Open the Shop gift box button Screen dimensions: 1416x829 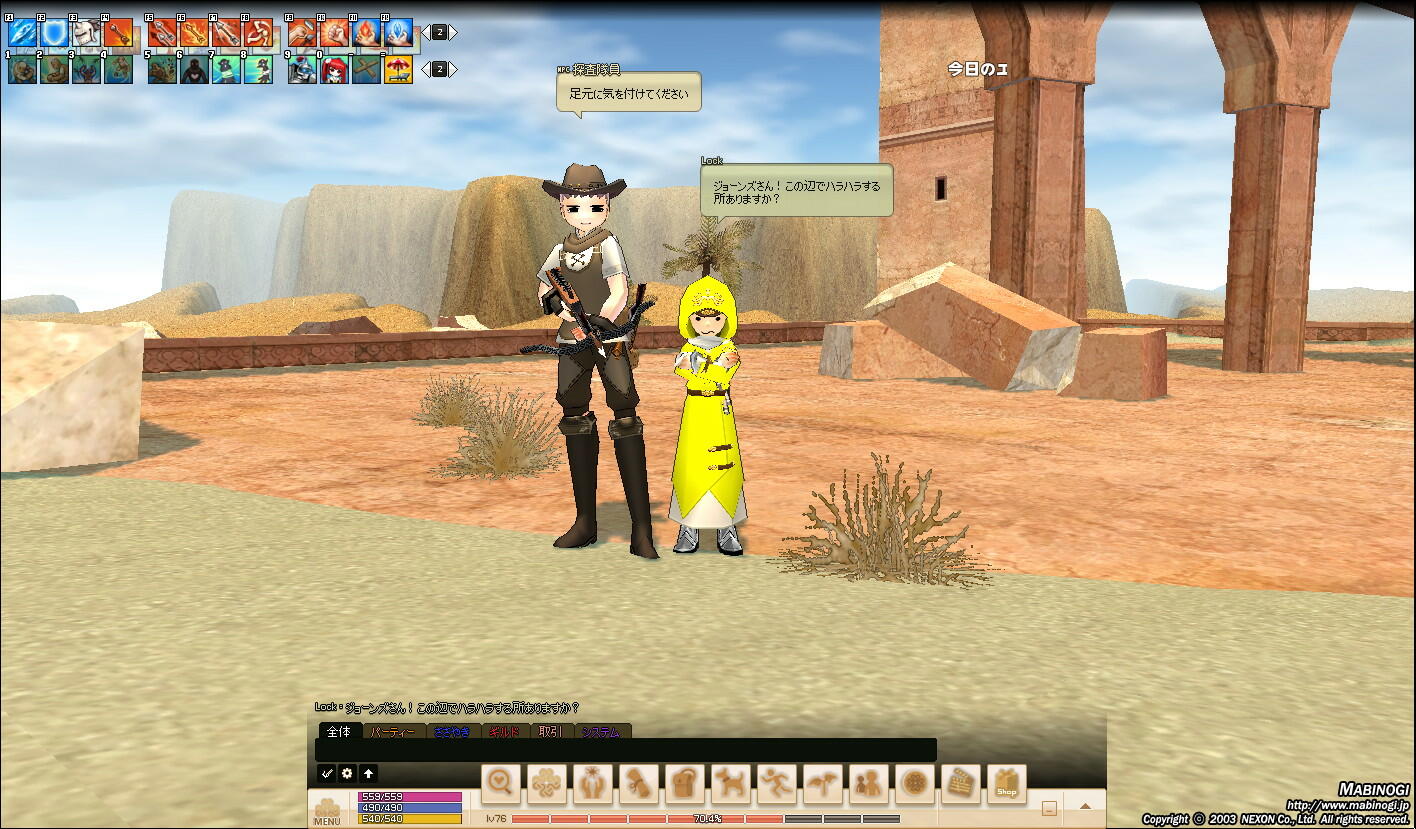click(1007, 784)
